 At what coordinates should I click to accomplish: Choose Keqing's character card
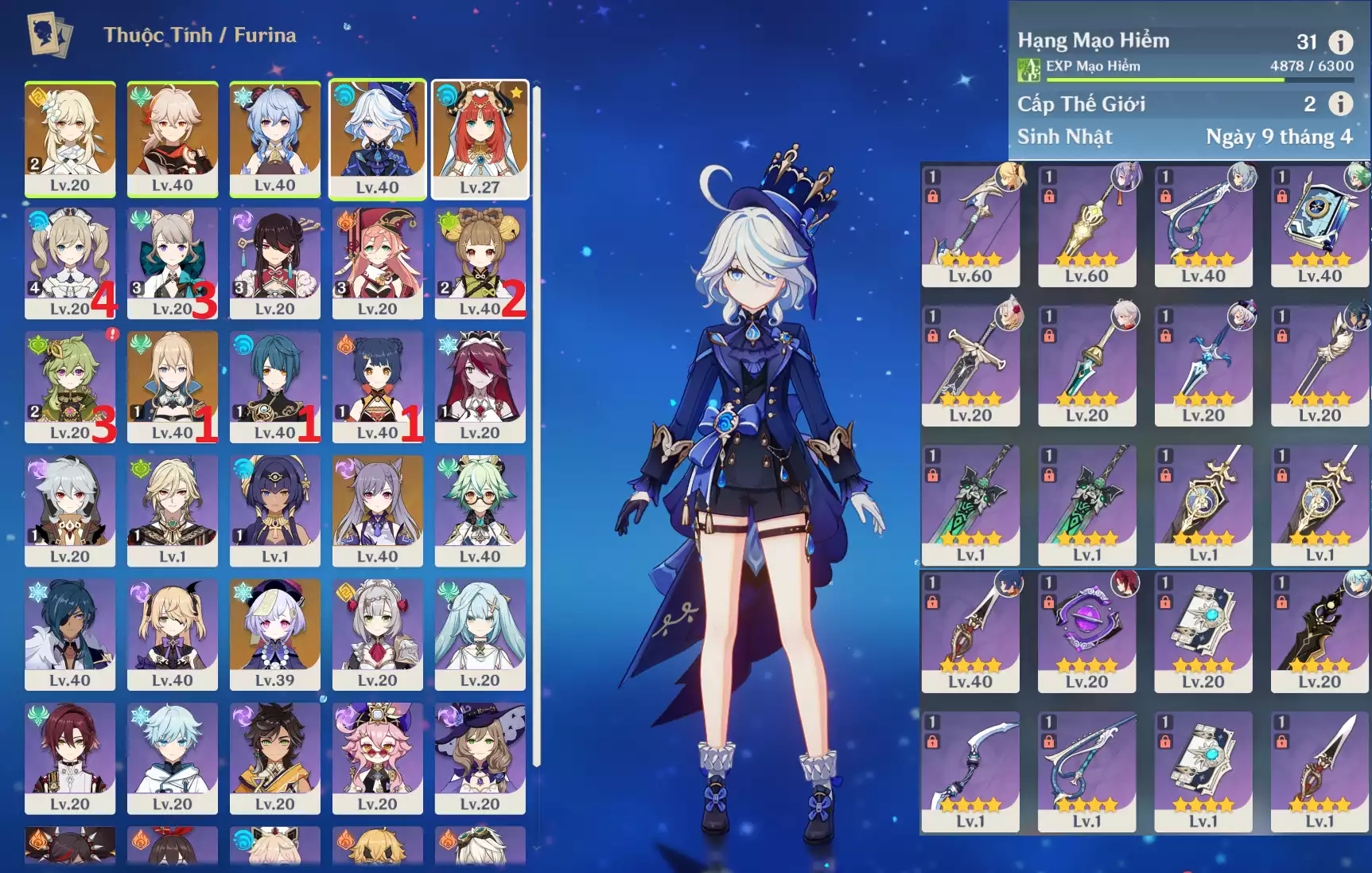(x=377, y=510)
